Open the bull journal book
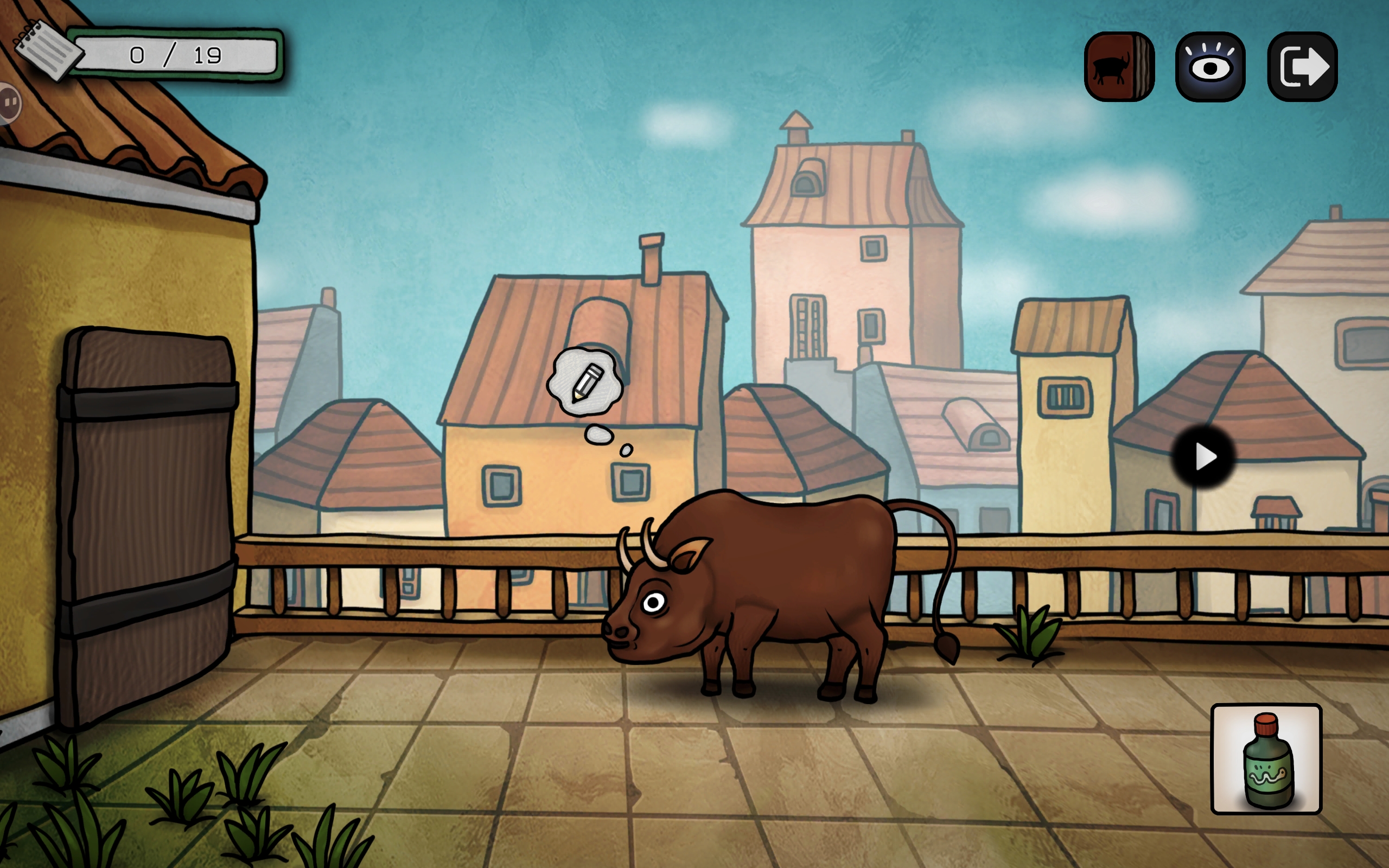 [1118, 67]
